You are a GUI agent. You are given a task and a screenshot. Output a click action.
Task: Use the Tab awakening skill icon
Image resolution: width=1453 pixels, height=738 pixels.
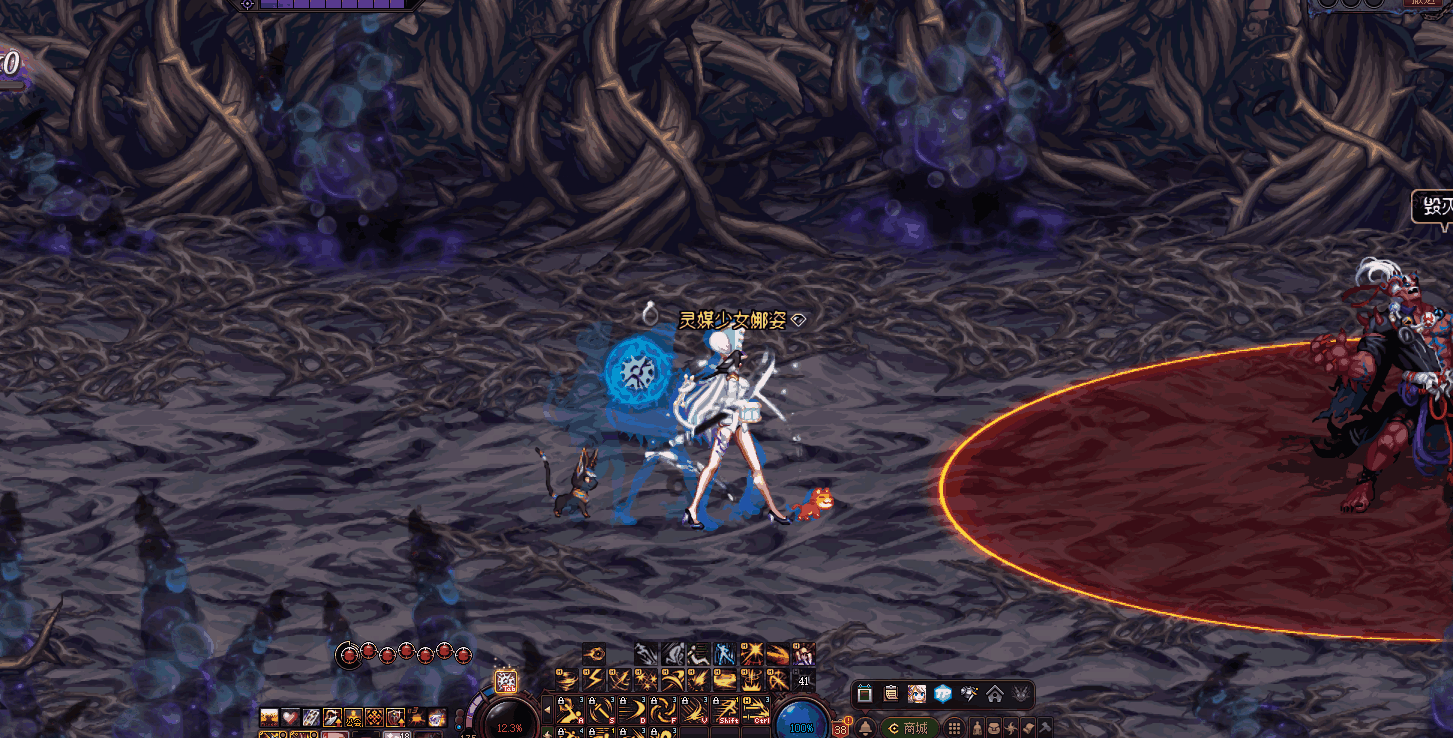[506, 682]
